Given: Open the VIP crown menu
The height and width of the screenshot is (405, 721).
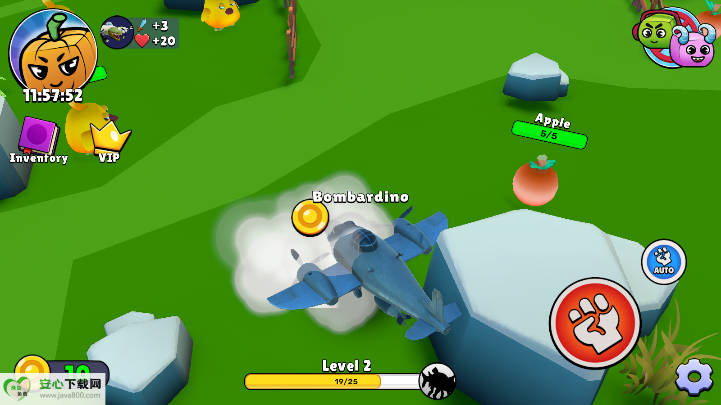Looking at the screenshot, I should (x=108, y=137).
